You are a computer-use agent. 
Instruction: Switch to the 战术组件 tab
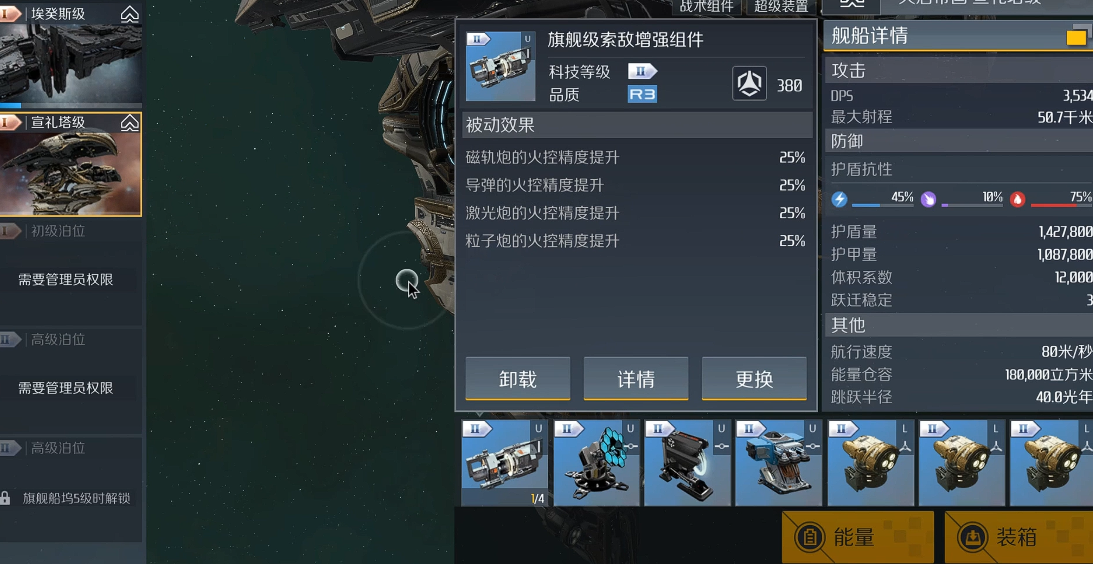click(x=706, y=6)
